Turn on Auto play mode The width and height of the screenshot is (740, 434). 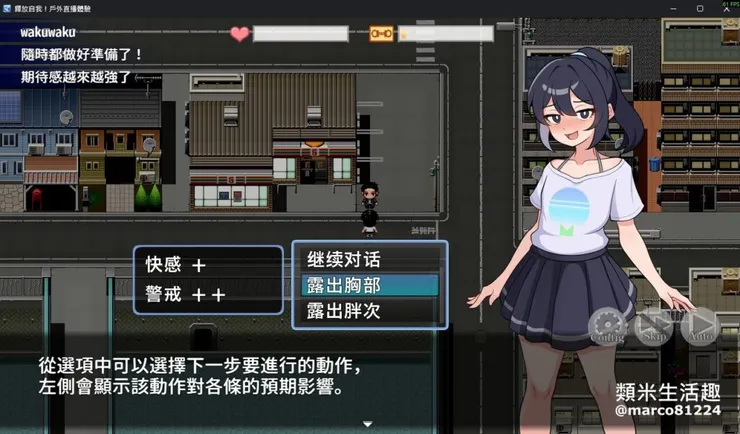(x=699, y=325)
